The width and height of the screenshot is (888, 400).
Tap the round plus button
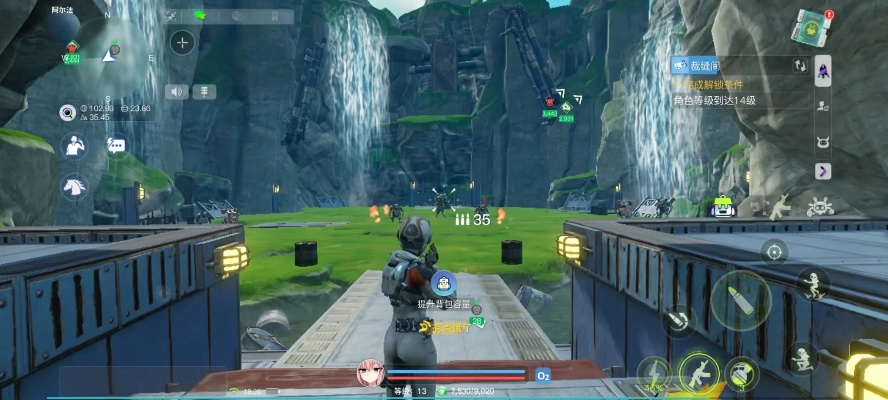[x=182, y=42]
